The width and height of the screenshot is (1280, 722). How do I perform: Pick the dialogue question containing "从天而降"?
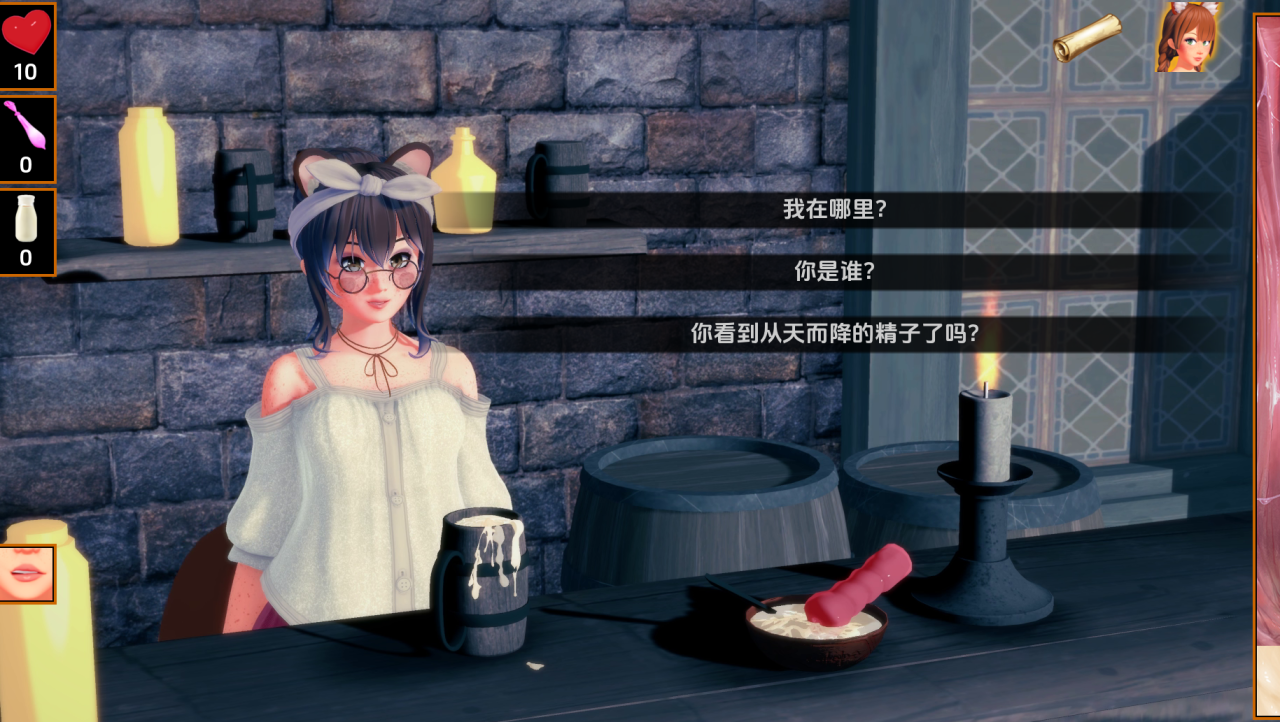point(834,334)
